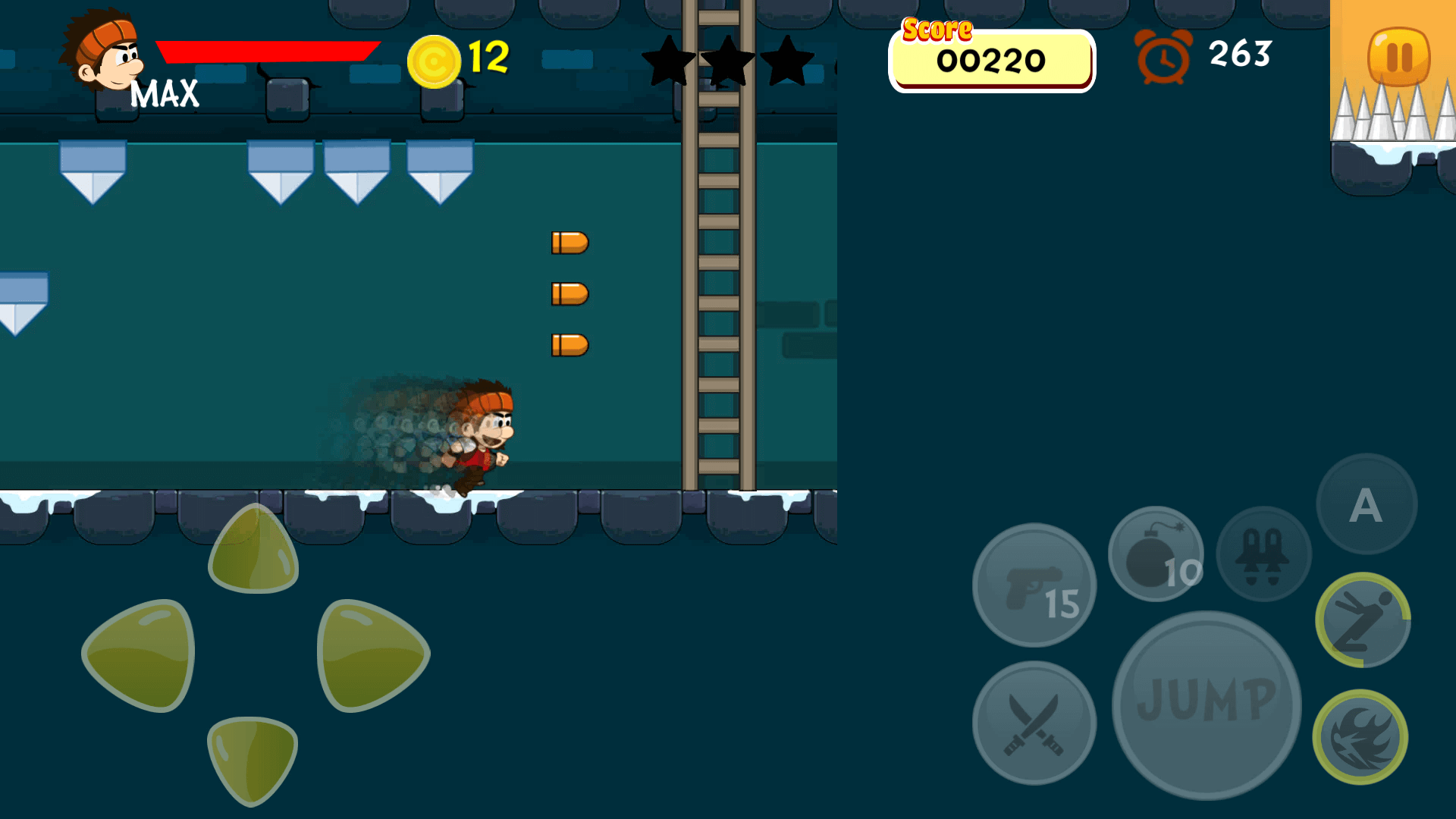The height and width of the screenshot is (819, 1456).
Task: Use the slide dash ability
Action: [1363, 620]
